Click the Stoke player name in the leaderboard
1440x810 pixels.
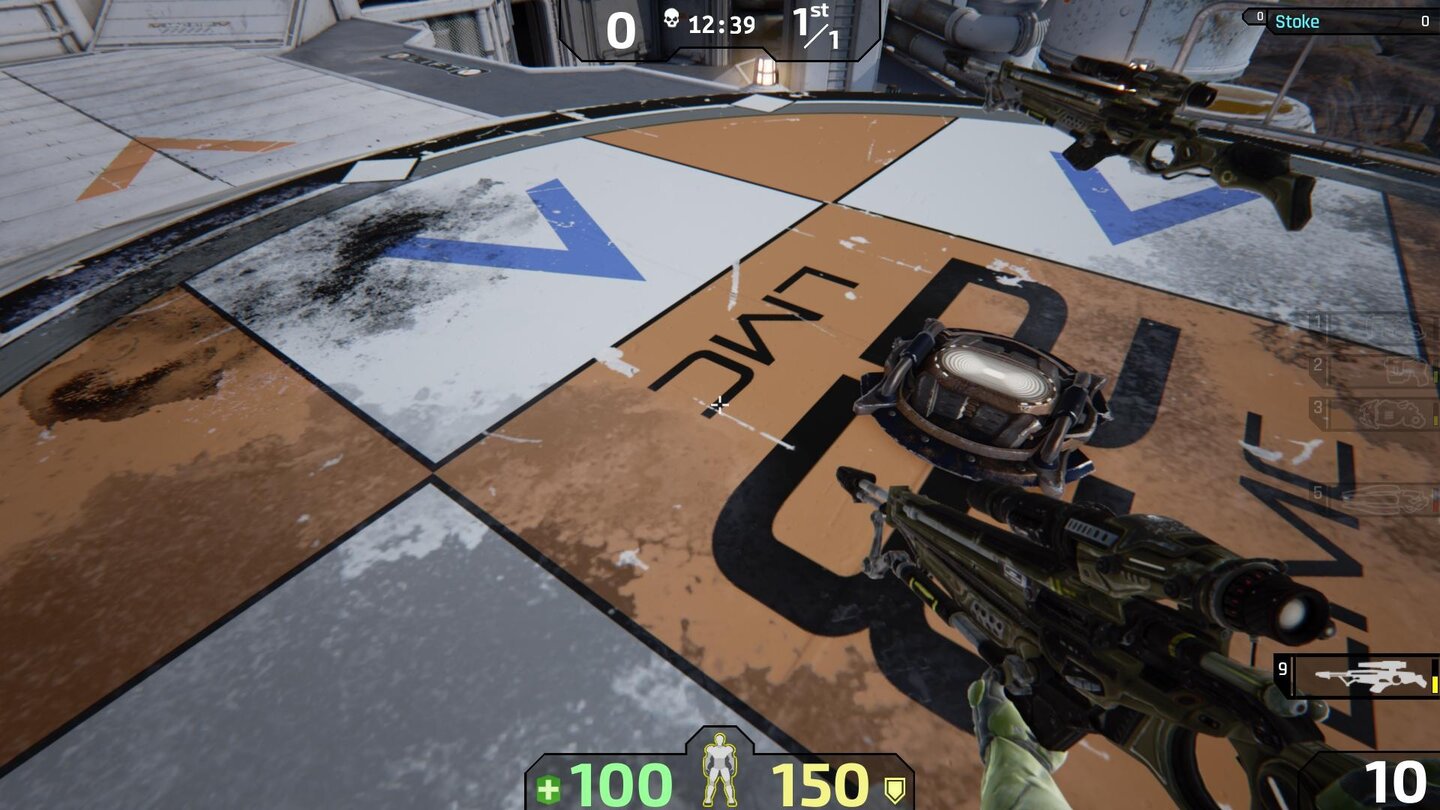coord(1297,21)
